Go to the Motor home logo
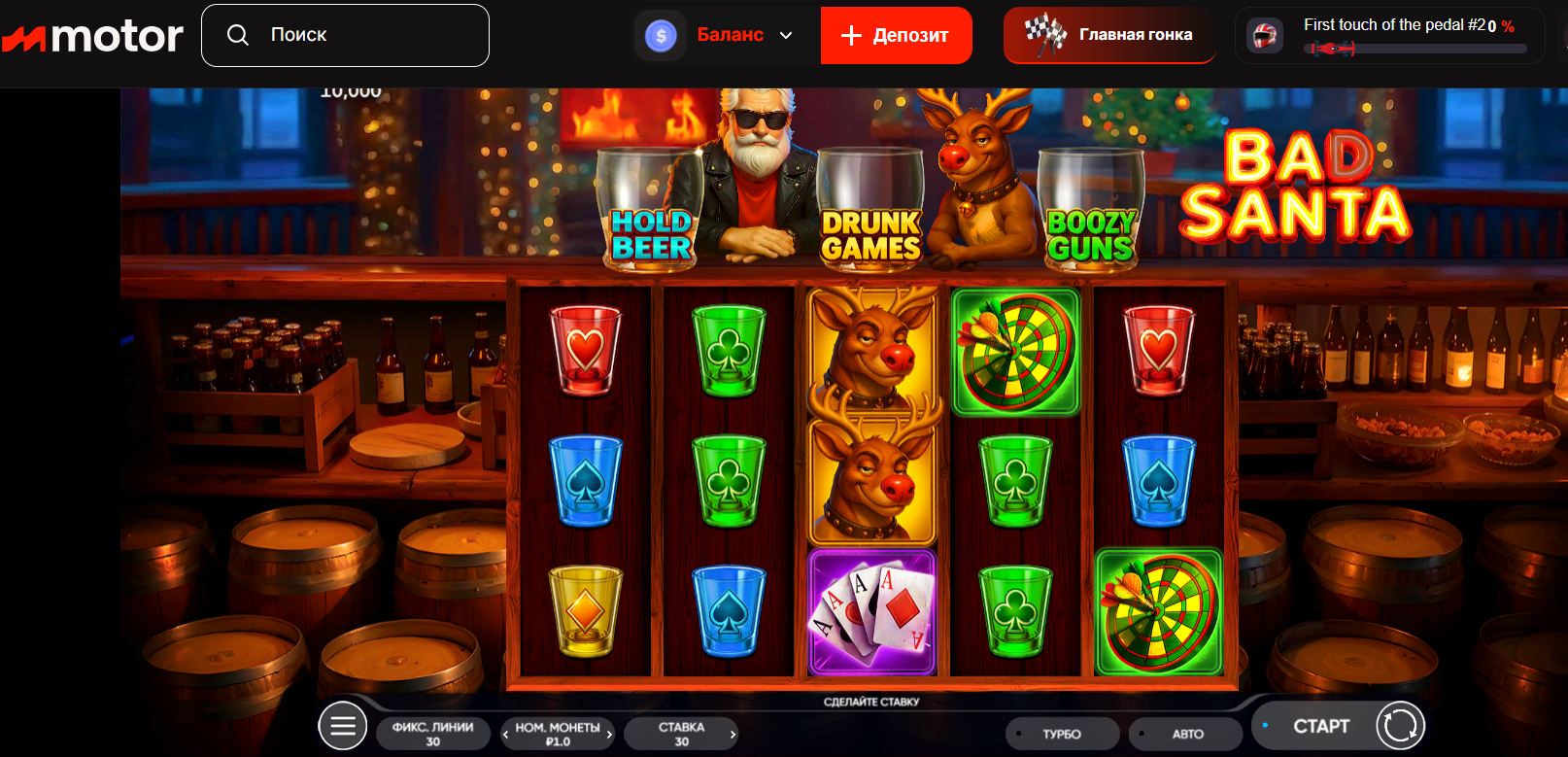The image size is (1568, 757). [93, 37]
